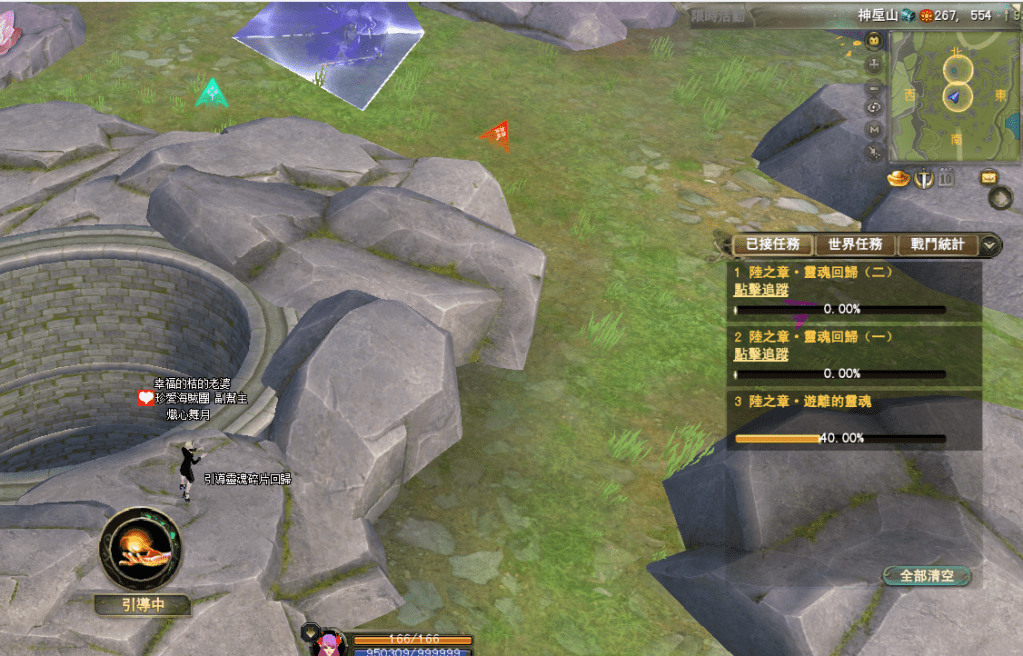
Task: Open the gold ingot shop icon
Action: pyautogui.click(x=899, y=178)
